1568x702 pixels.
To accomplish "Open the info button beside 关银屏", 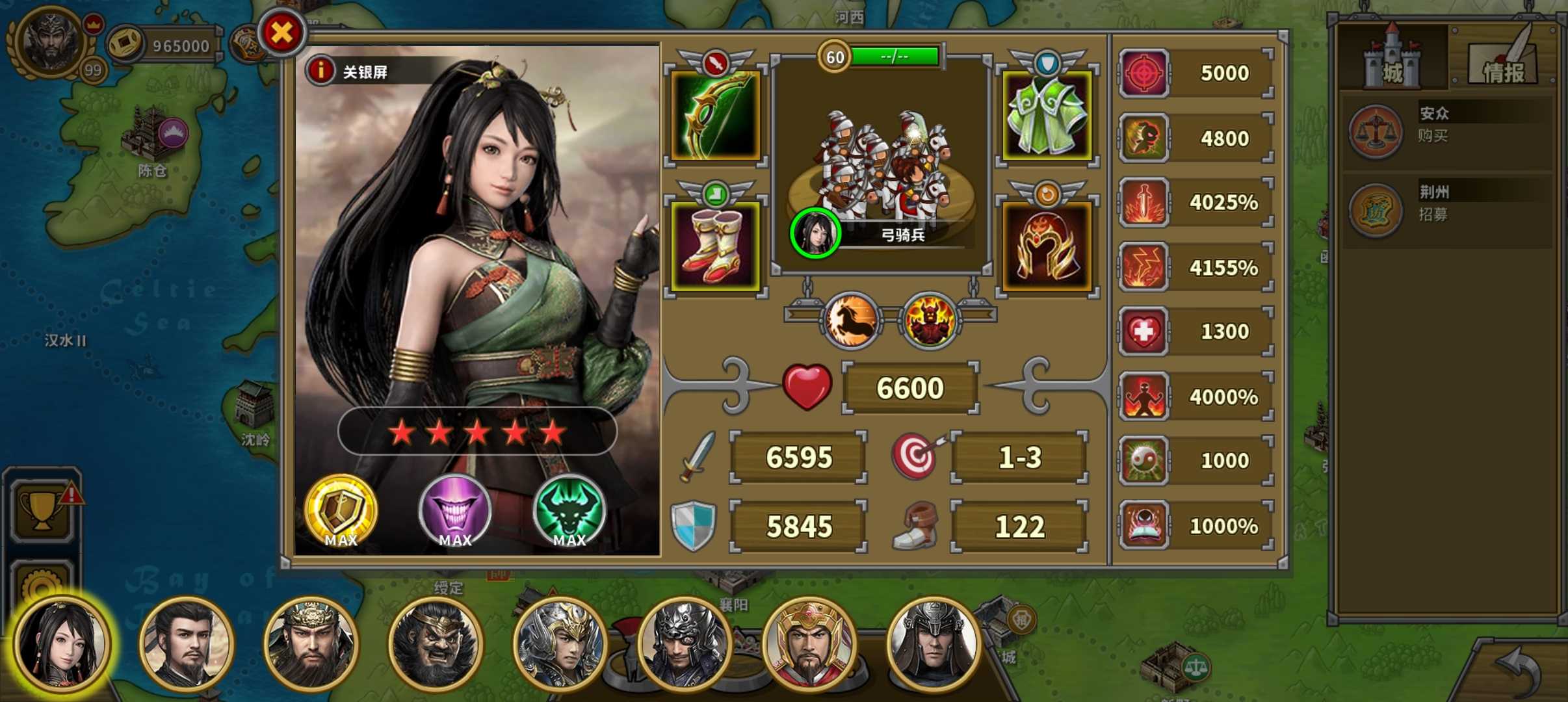I will pyautogui.click(x=320, y=71).
